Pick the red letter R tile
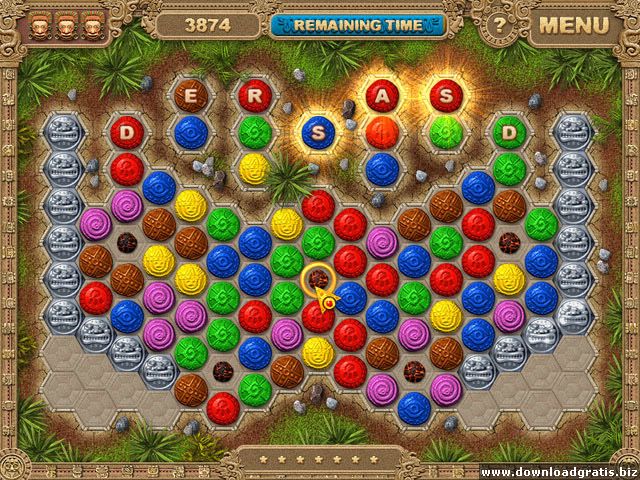The width and height of the screenshot is (640, 480). pos(254,95)
